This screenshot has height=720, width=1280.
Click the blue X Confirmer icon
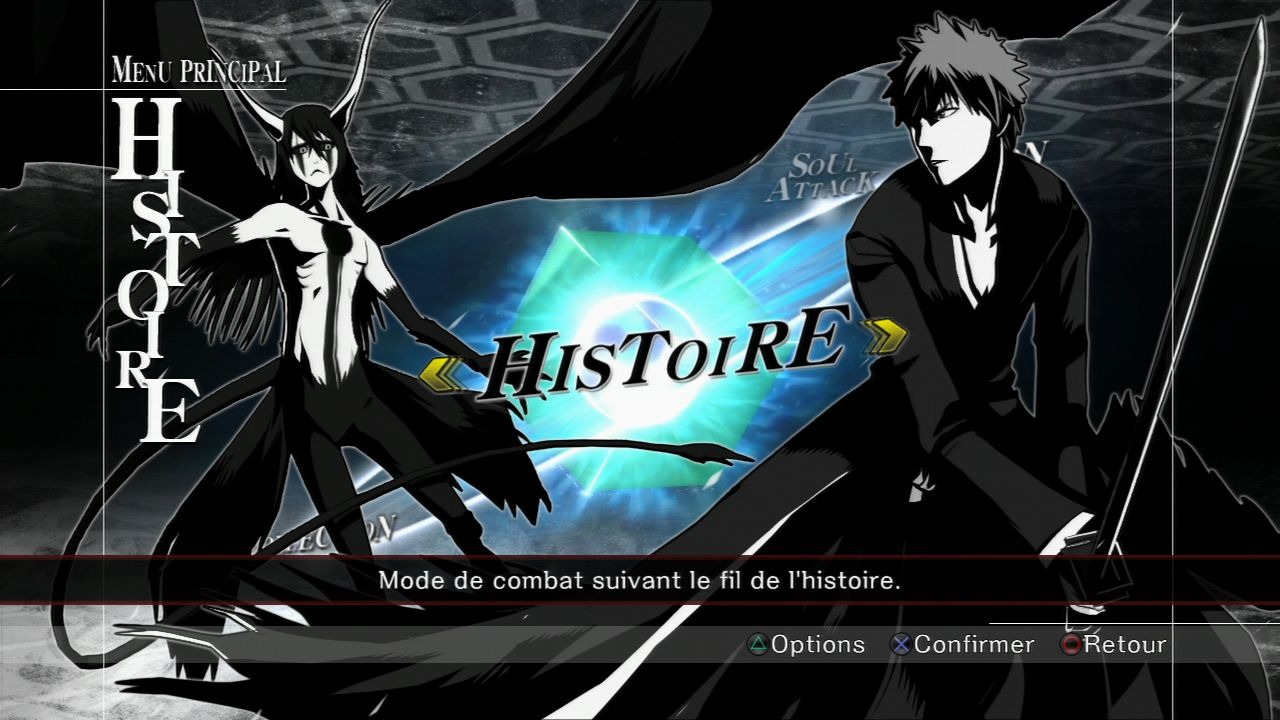coord(903,645)
